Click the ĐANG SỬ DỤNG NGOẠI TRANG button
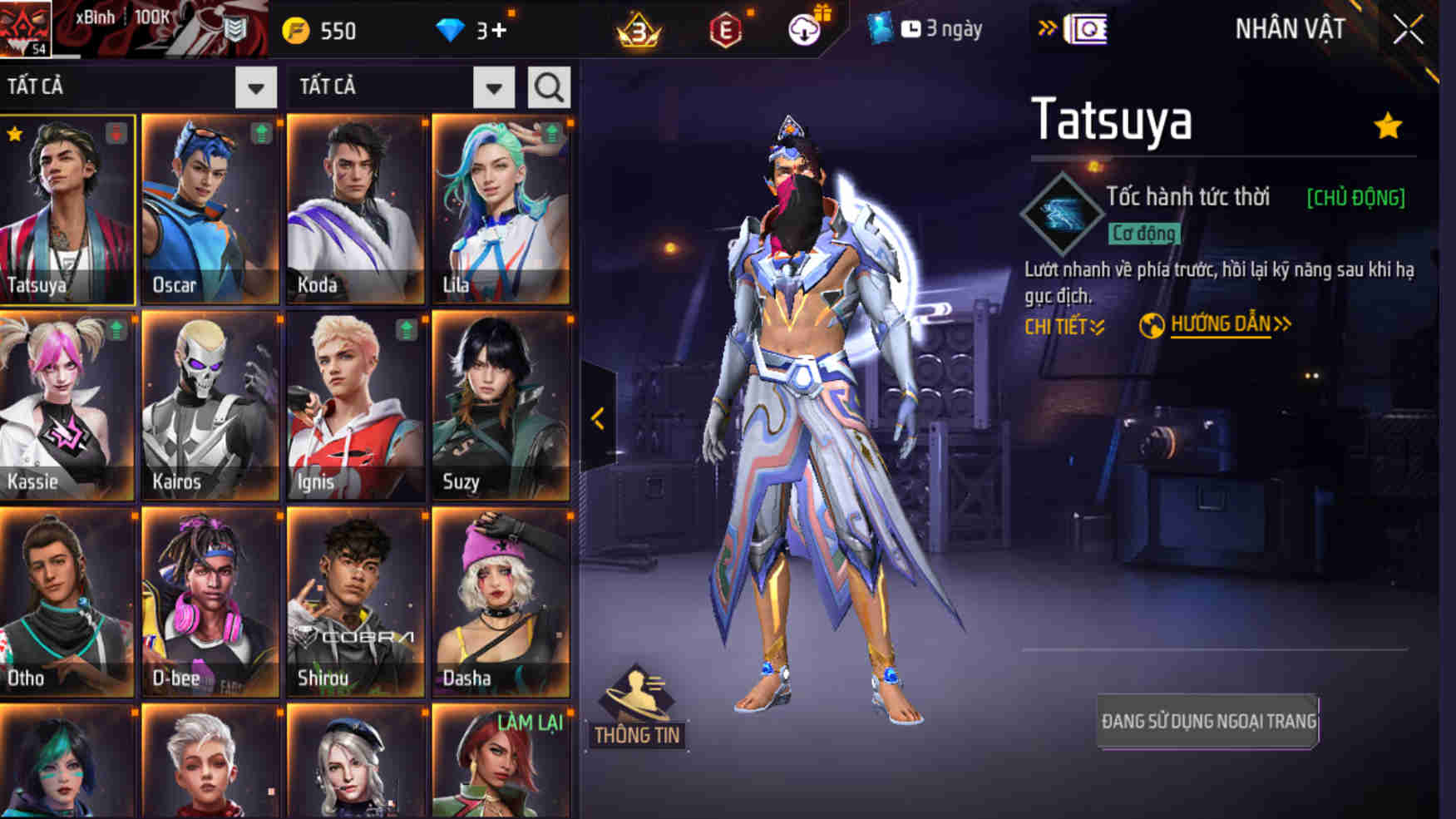The width and height of the screenshot is (1456, 819). [1208, 721]
